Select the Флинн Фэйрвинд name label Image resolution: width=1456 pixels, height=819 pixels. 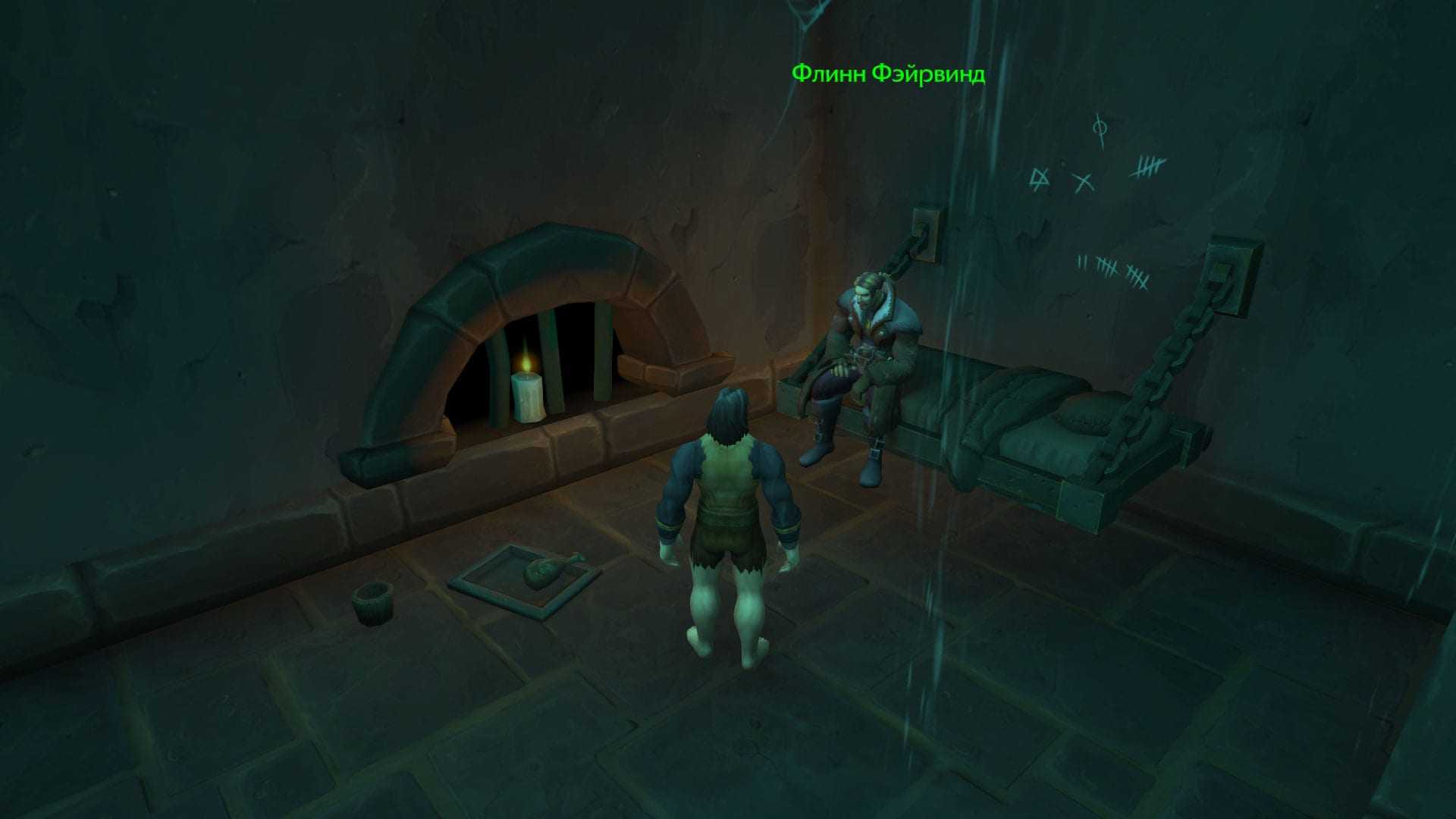888,74
